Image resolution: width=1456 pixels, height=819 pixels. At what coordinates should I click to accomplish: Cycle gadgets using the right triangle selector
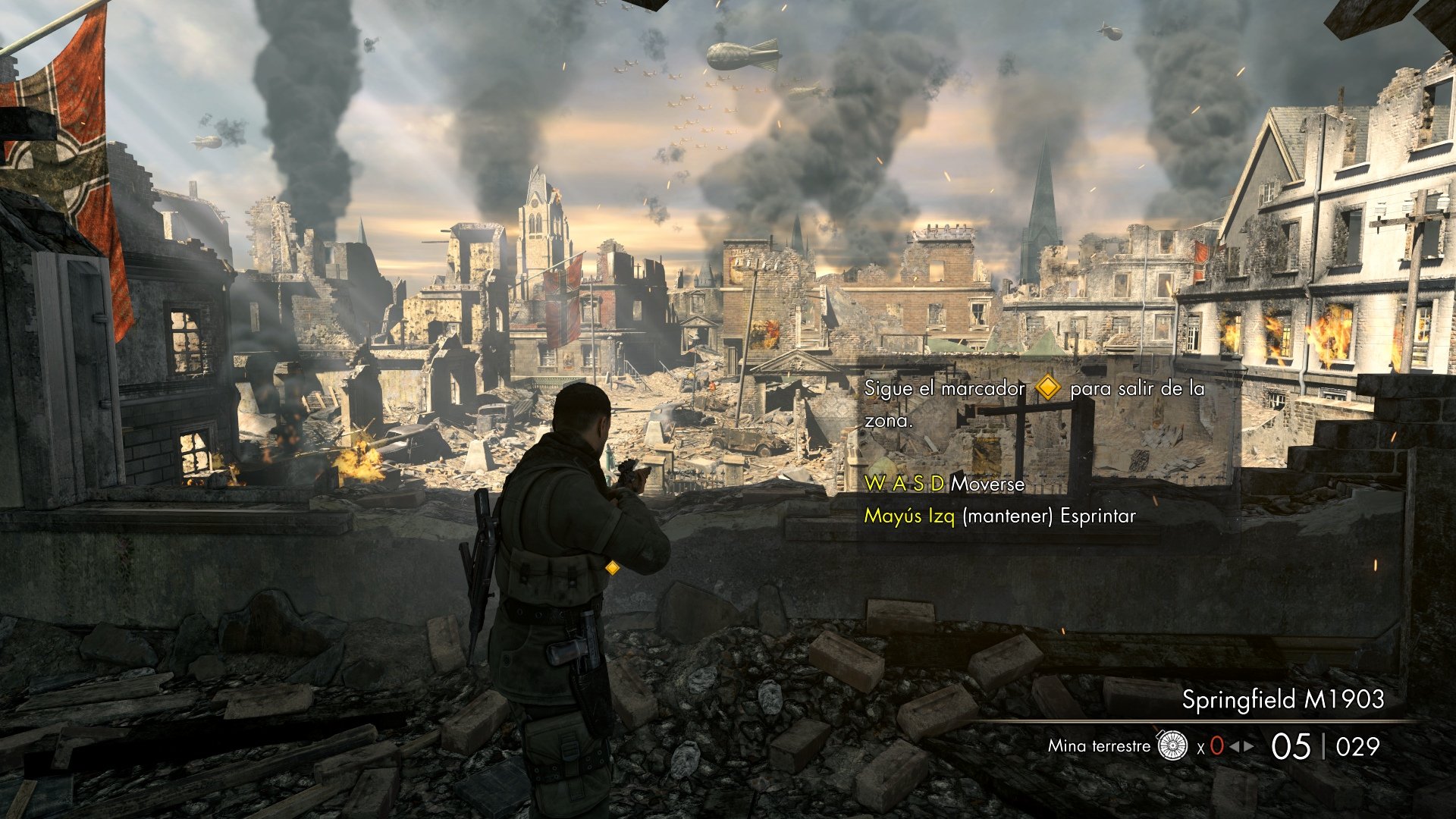[1248, 747]
